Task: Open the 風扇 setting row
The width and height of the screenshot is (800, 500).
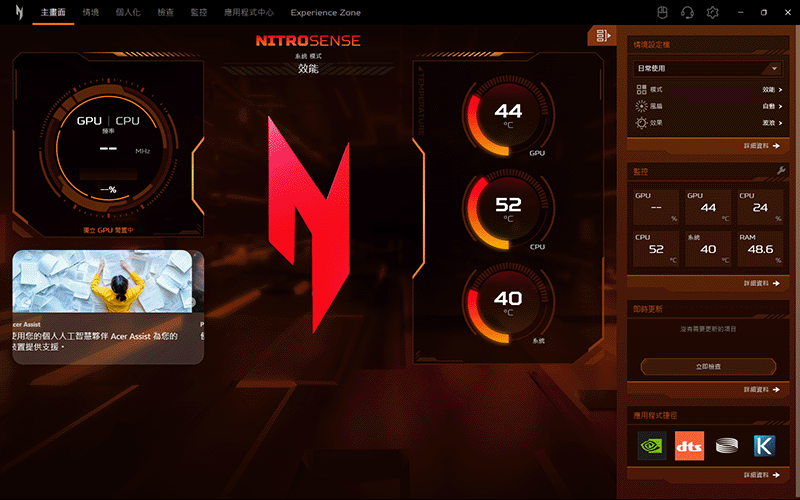Action: click(x=708, y=106)
